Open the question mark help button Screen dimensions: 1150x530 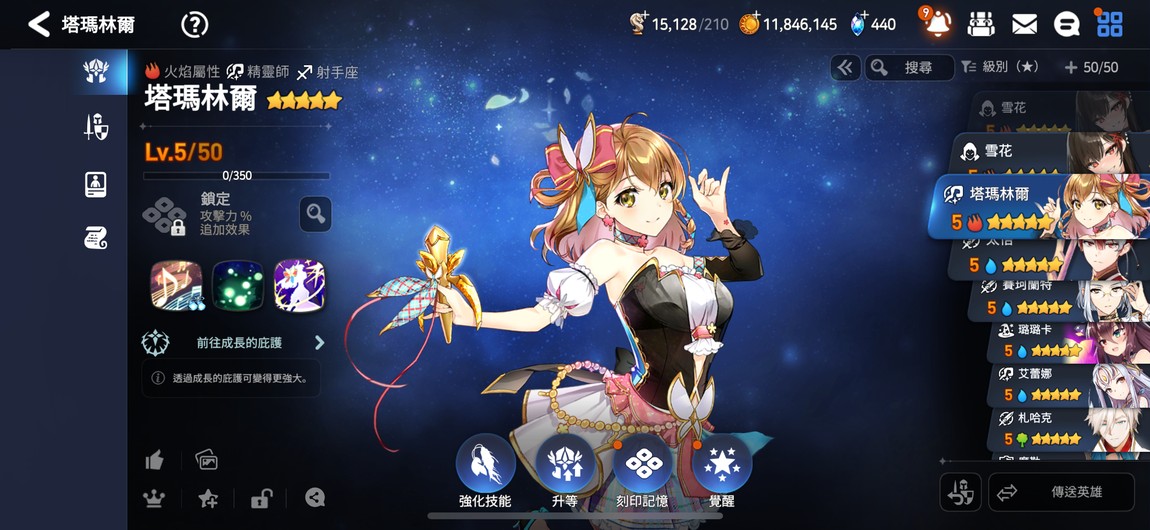click(x=194, y=25)
